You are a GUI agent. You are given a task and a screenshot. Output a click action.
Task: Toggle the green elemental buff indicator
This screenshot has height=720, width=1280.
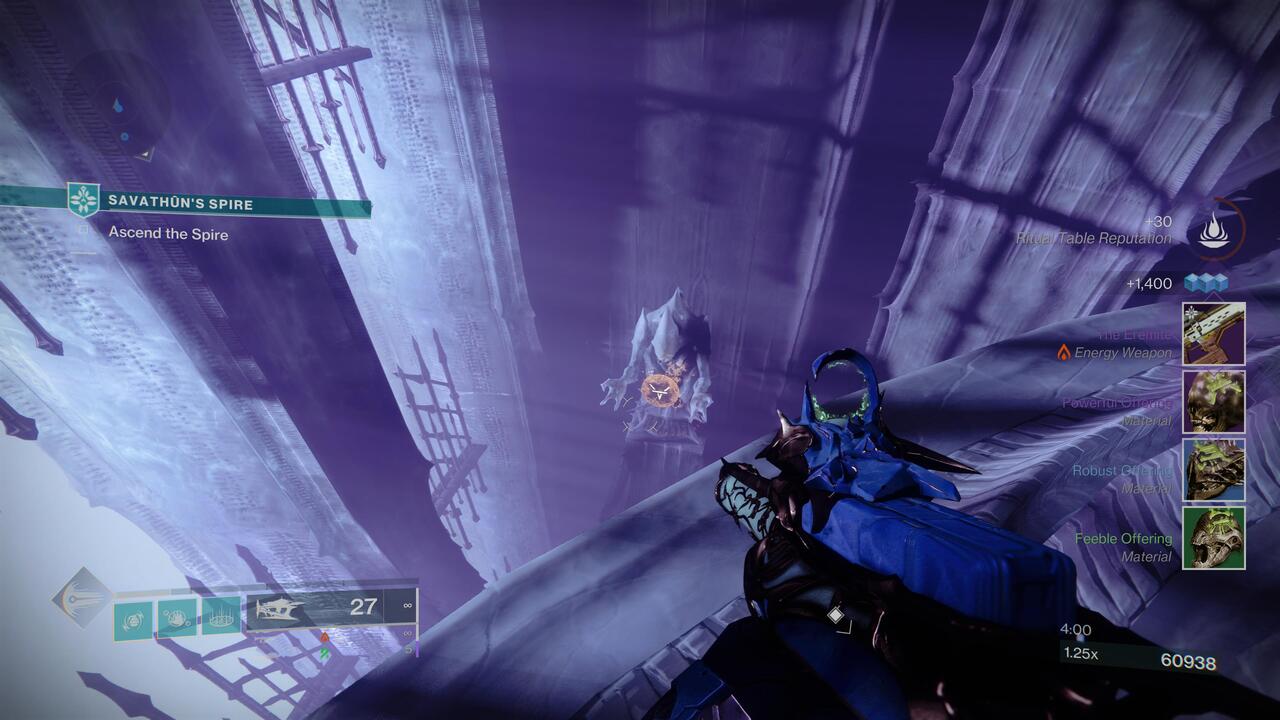click(x=323, y=651)
